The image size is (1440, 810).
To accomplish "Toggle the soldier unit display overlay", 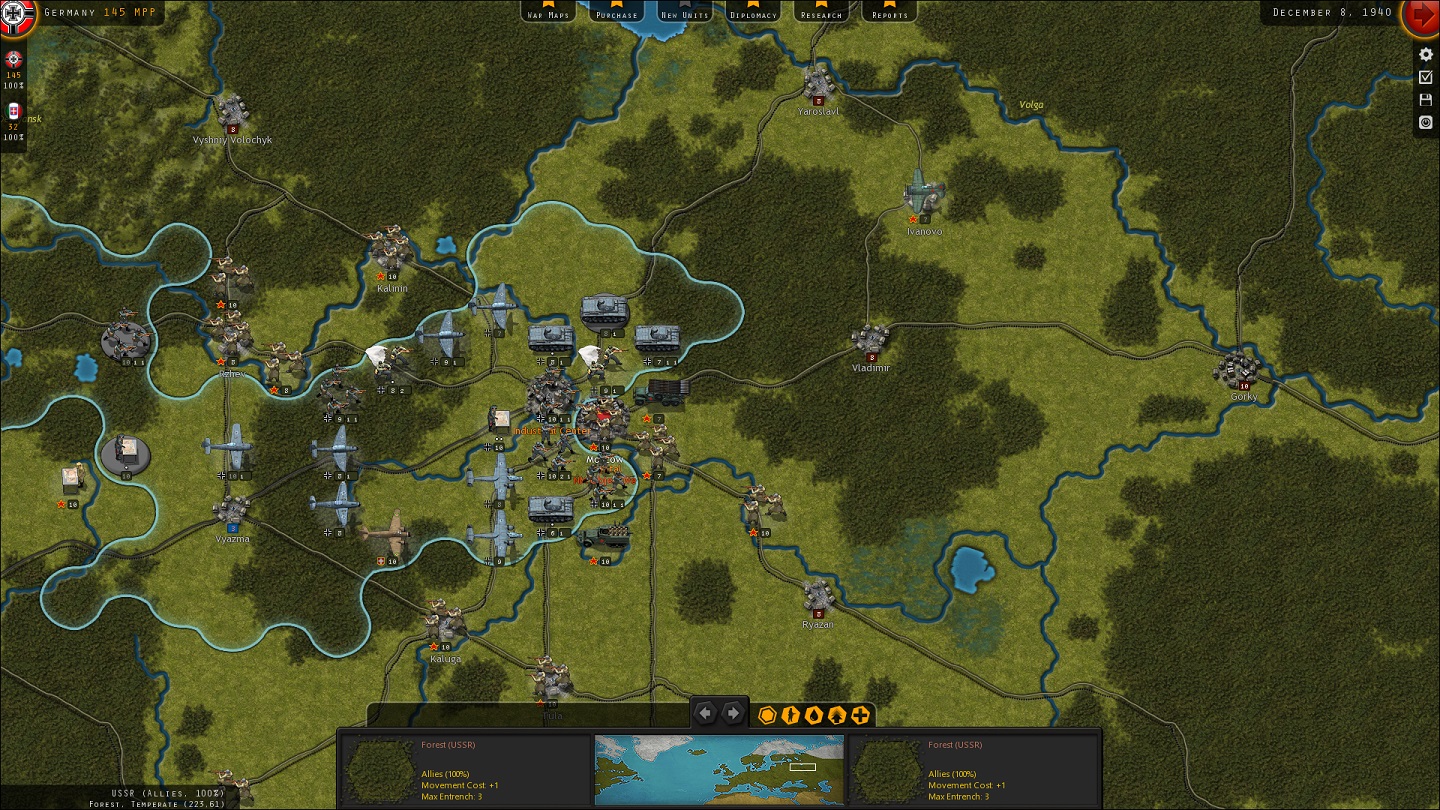I will [790, 715].
